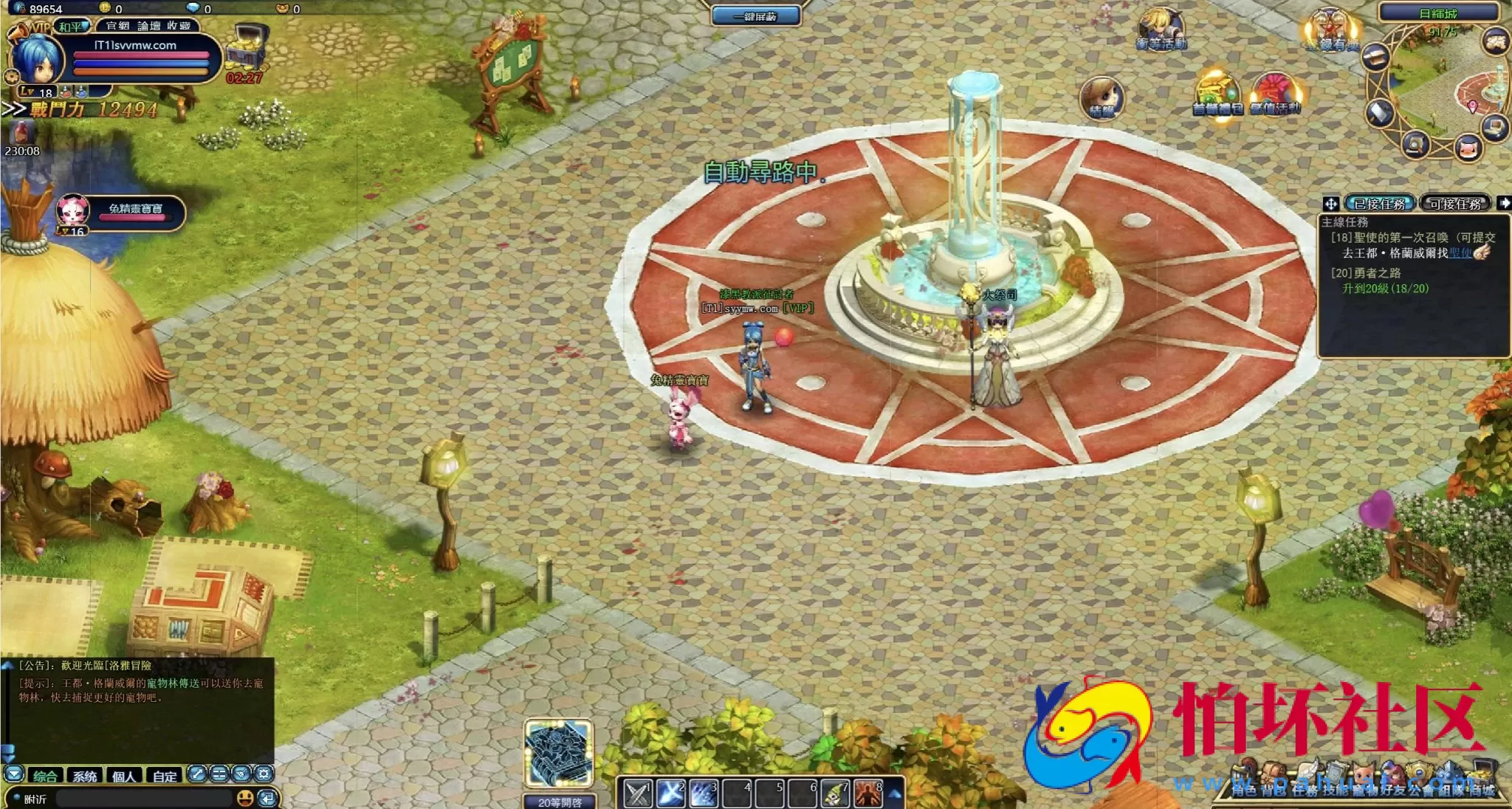Switch to the 可接任務 quest tab
The height and width of the screenshot is (809, 1512).
[1454, 204]
